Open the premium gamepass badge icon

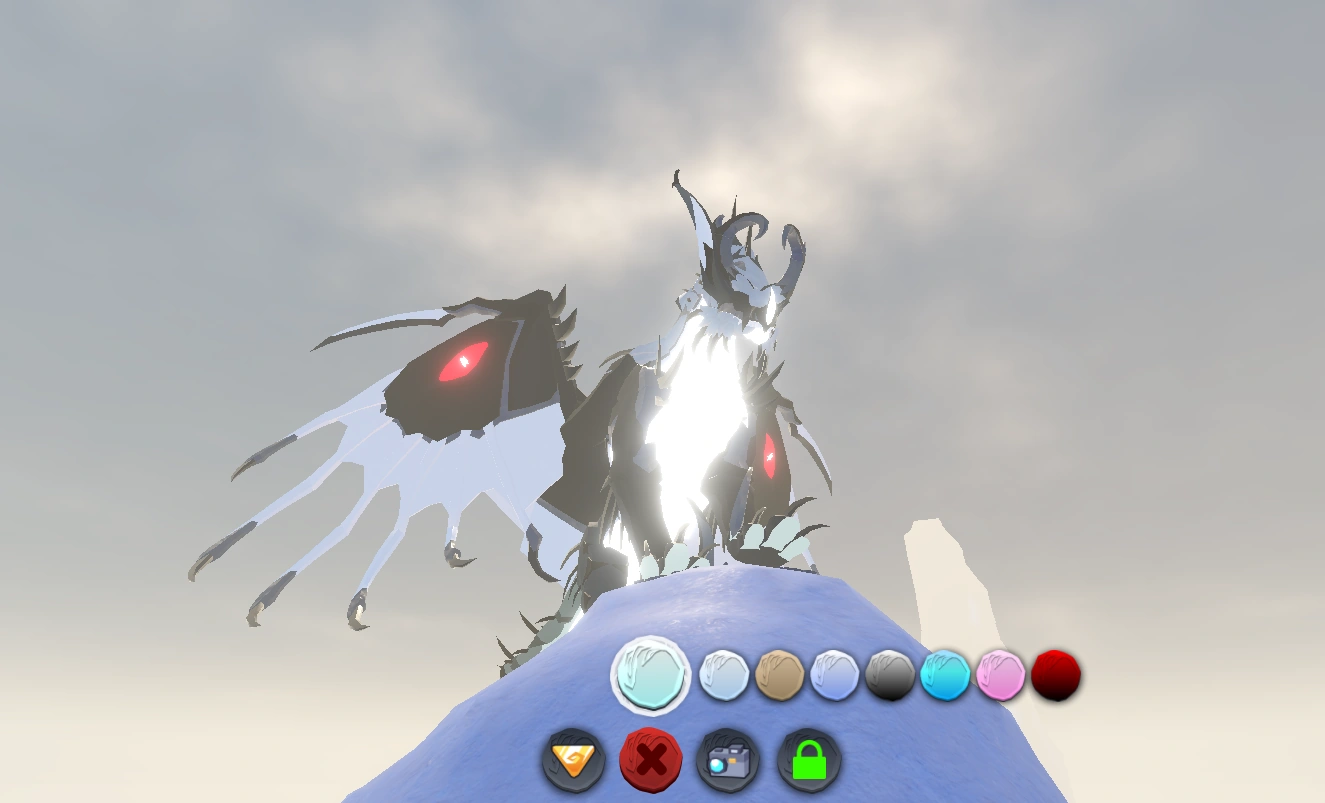tap(573, 760)
